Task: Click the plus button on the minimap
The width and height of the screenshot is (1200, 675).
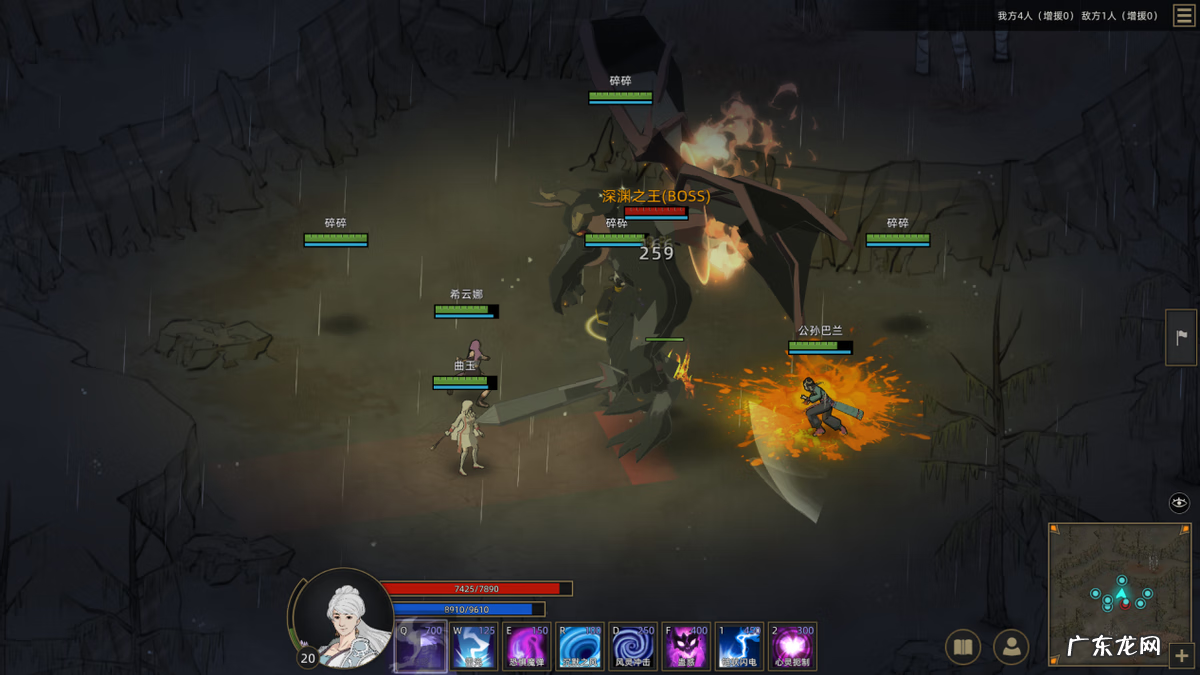Action: click(x=1179, y=655)
